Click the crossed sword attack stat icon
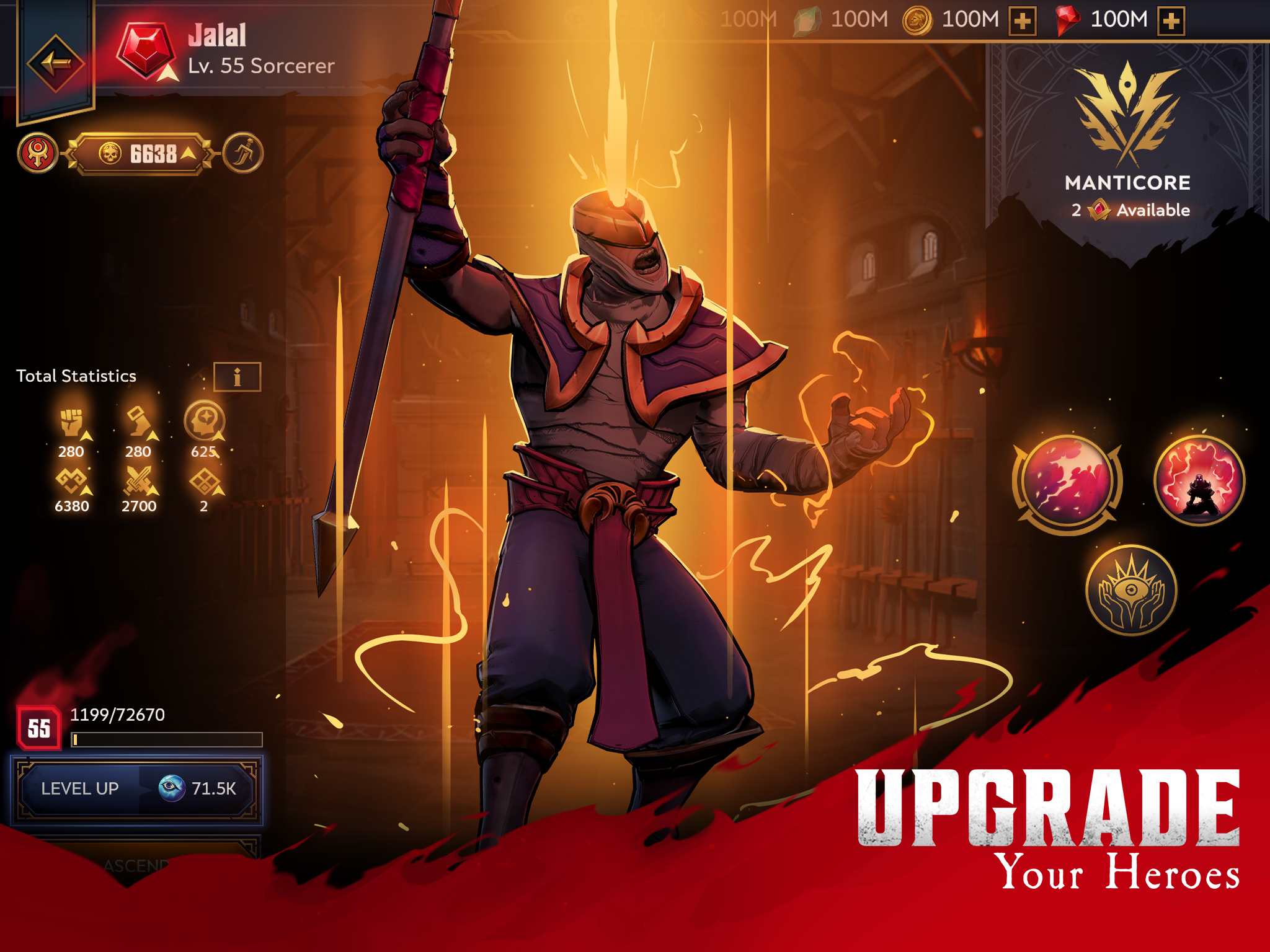The height and width of the screenshot is (952, 1270). 140,480
